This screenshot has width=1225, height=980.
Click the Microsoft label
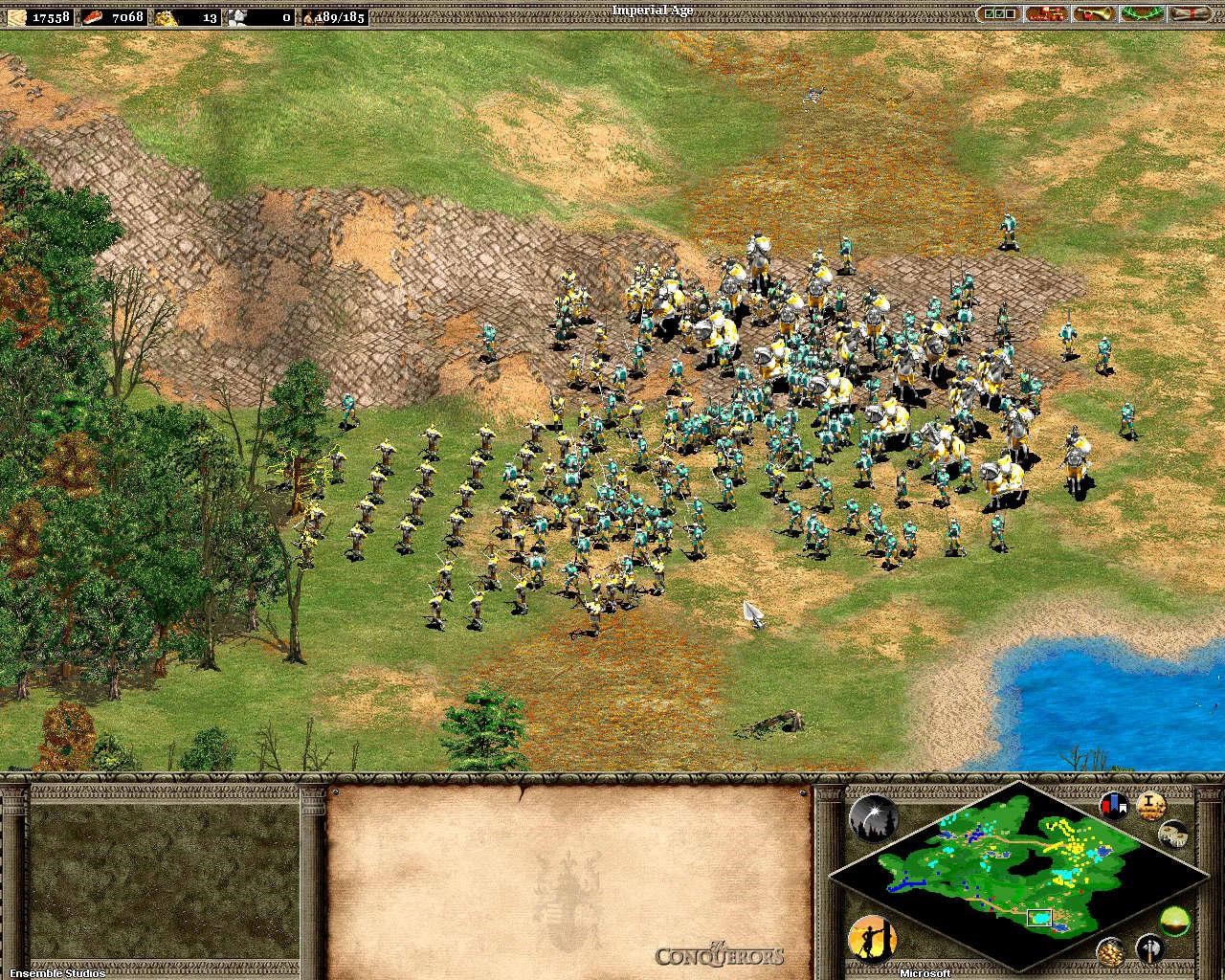(926, 972)
